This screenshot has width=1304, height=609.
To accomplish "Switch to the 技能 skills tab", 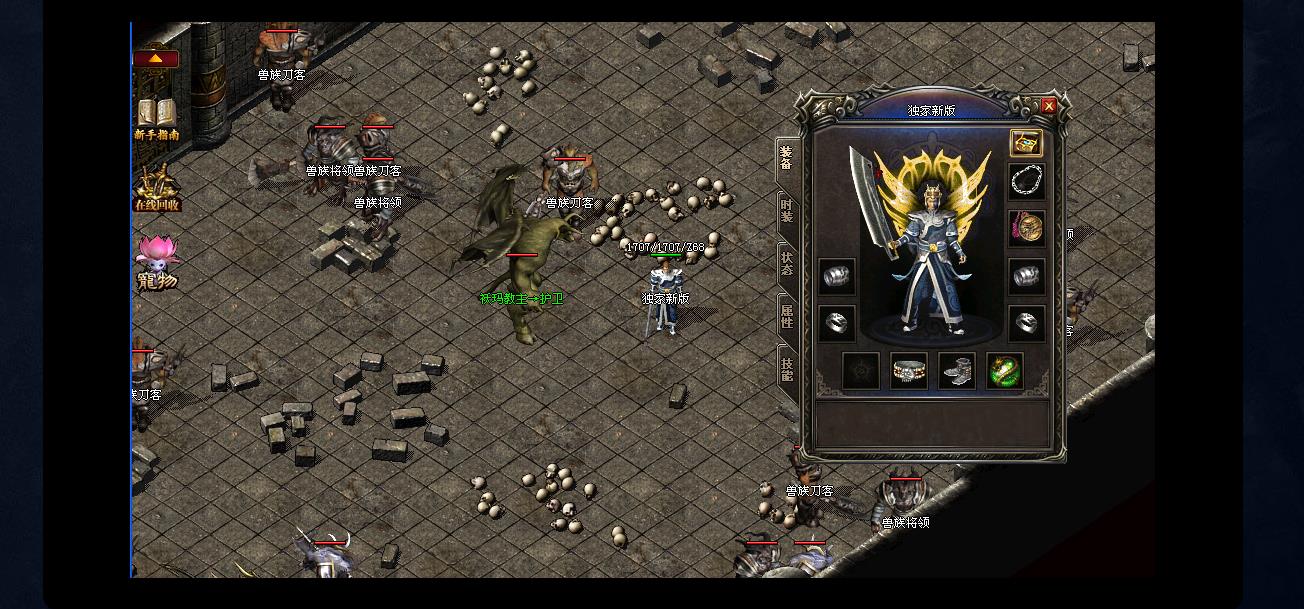I will (x=787, y=370).
